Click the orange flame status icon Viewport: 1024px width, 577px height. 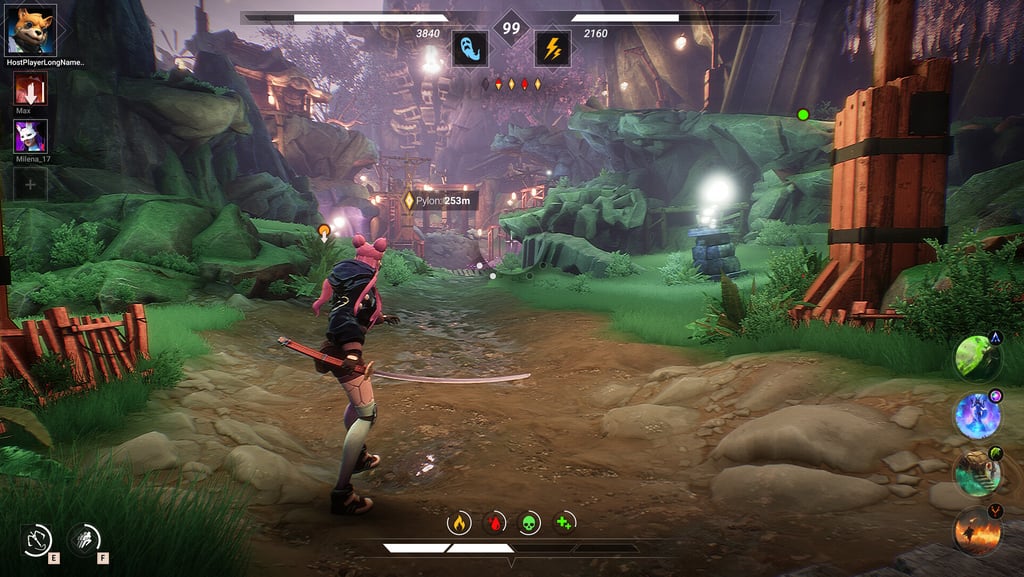point(459,522)
